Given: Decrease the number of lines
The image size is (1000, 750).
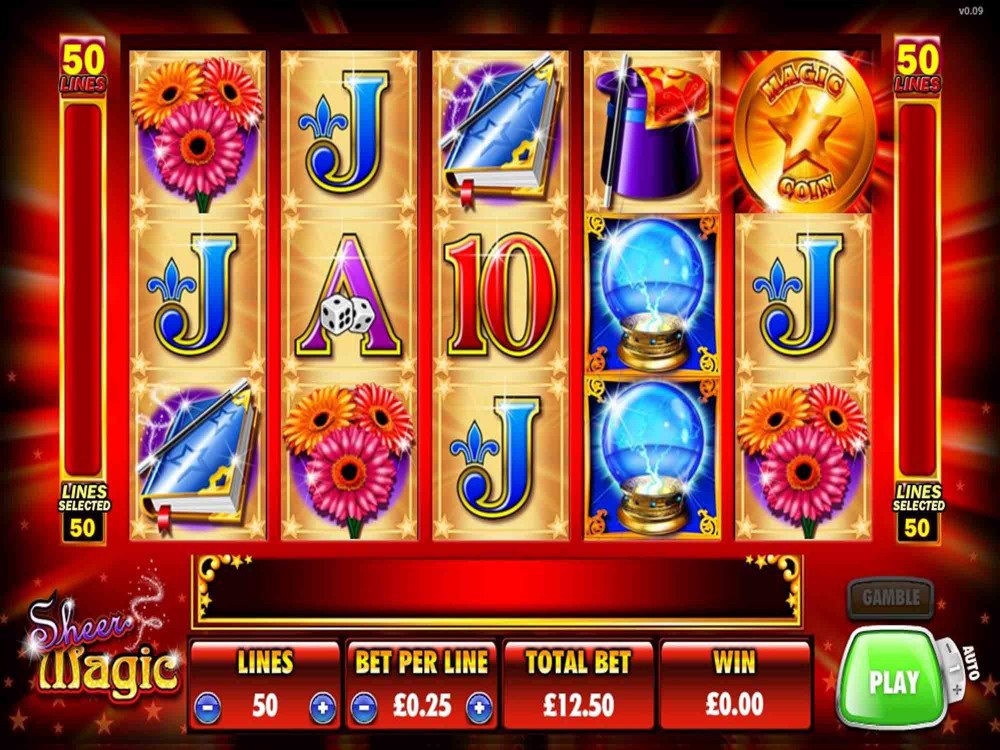Looking at the screenshot, I should (x=205, y=707).
